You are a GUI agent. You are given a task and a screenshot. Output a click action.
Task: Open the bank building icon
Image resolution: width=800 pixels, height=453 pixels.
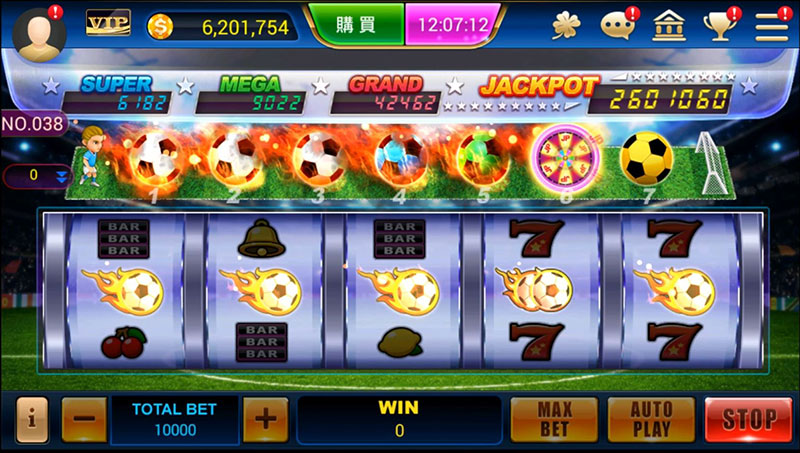coord(669,26)
